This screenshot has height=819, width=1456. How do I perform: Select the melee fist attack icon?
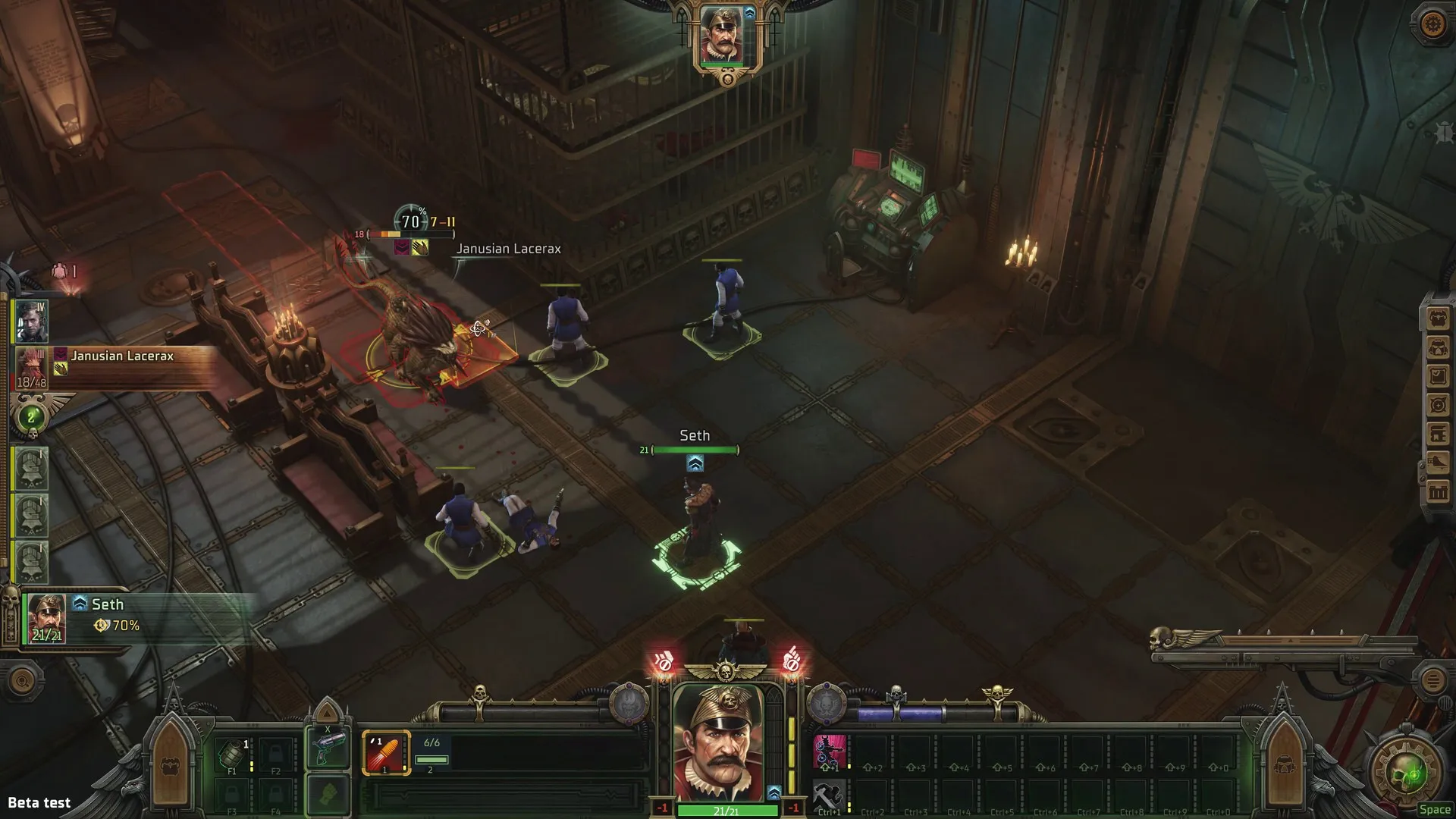click(328, 793)
